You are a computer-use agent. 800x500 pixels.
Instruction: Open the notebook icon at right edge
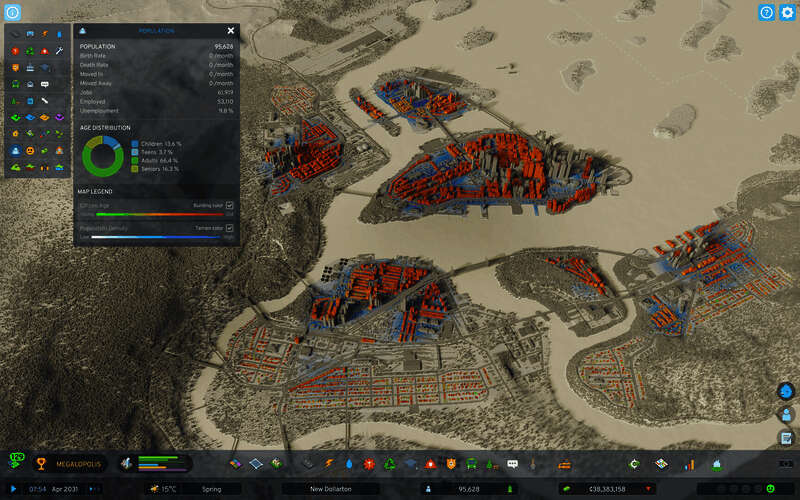[x=786, y=438]
